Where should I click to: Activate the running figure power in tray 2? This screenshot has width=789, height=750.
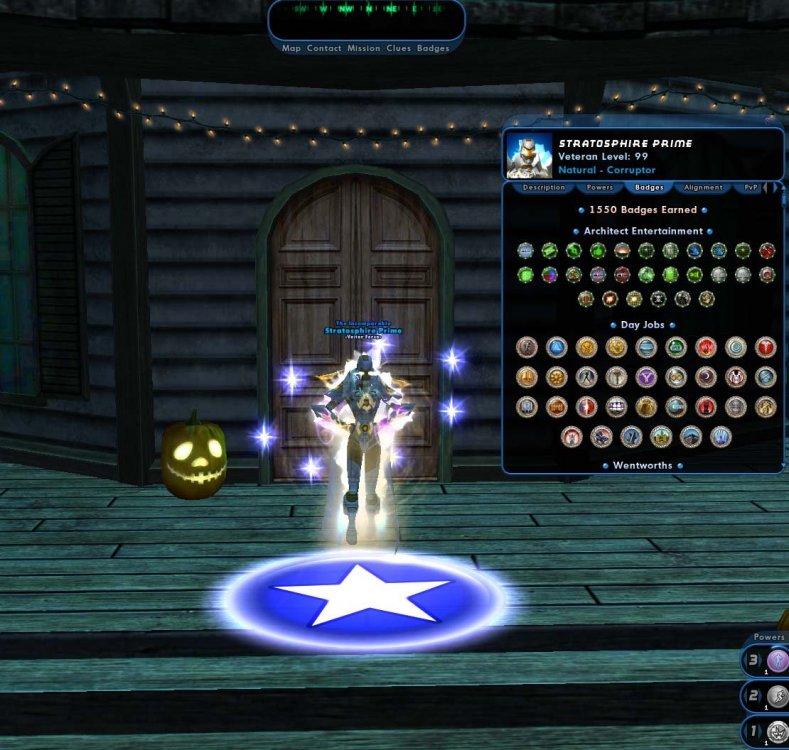pyautogui.click(x=778, y=696)
